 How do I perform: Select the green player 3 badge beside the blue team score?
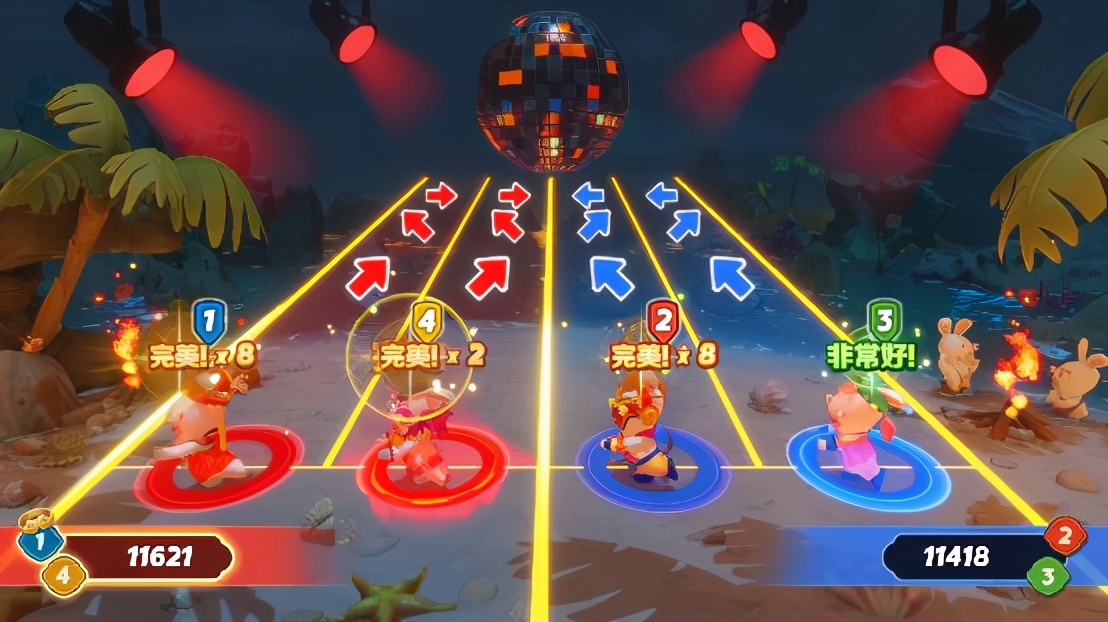pyautogui.click(x=1048, y=576)
